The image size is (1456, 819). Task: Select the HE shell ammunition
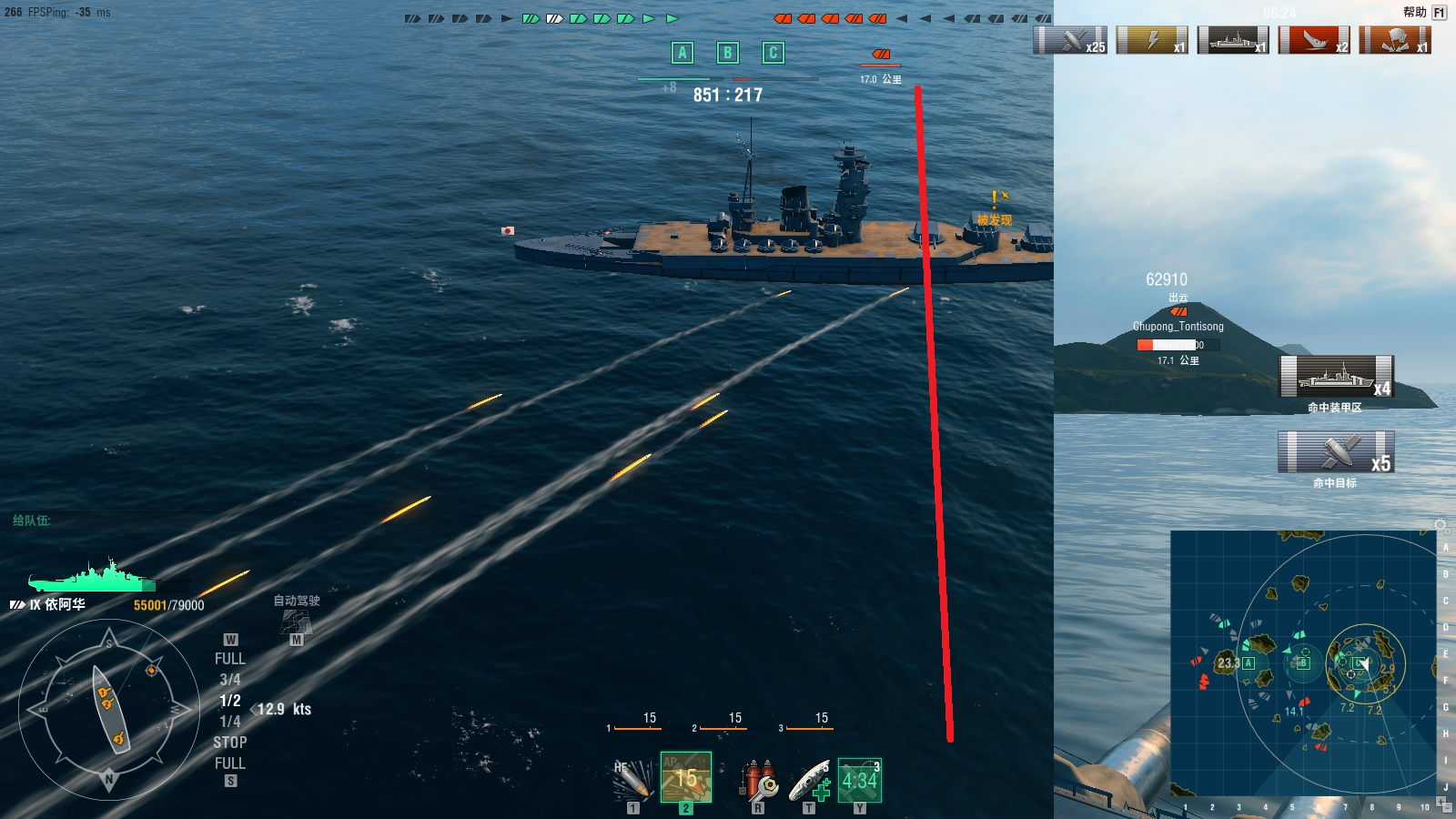(x=633, y=780)
